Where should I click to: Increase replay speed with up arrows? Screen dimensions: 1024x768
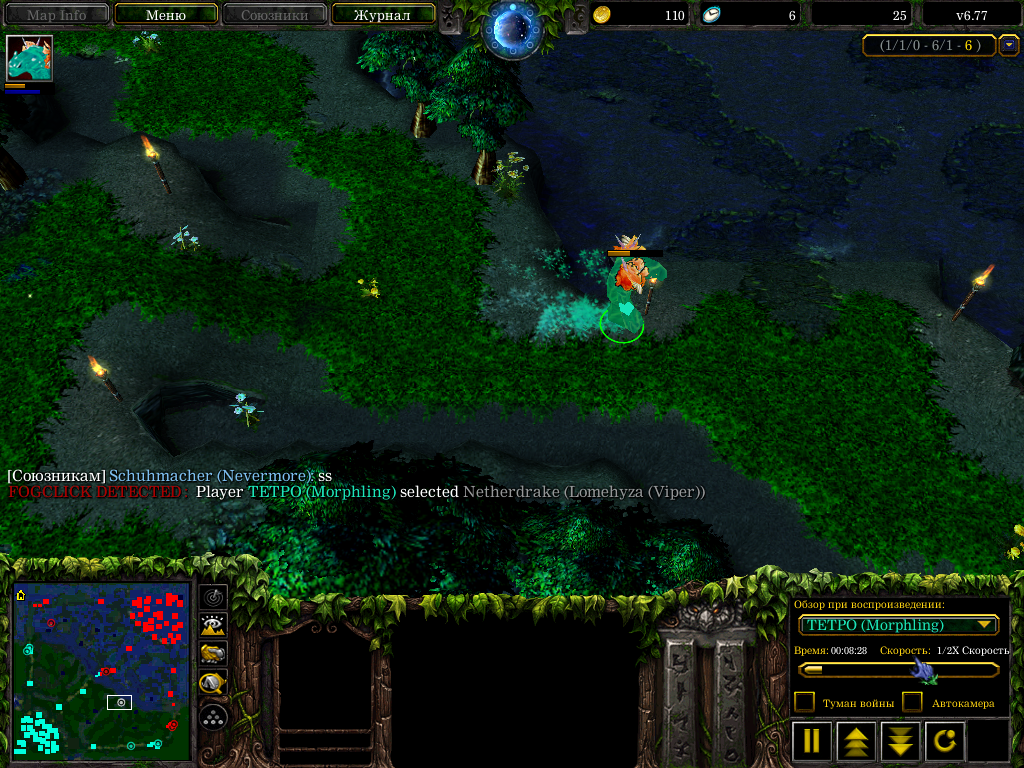click(x=856, y=741)
